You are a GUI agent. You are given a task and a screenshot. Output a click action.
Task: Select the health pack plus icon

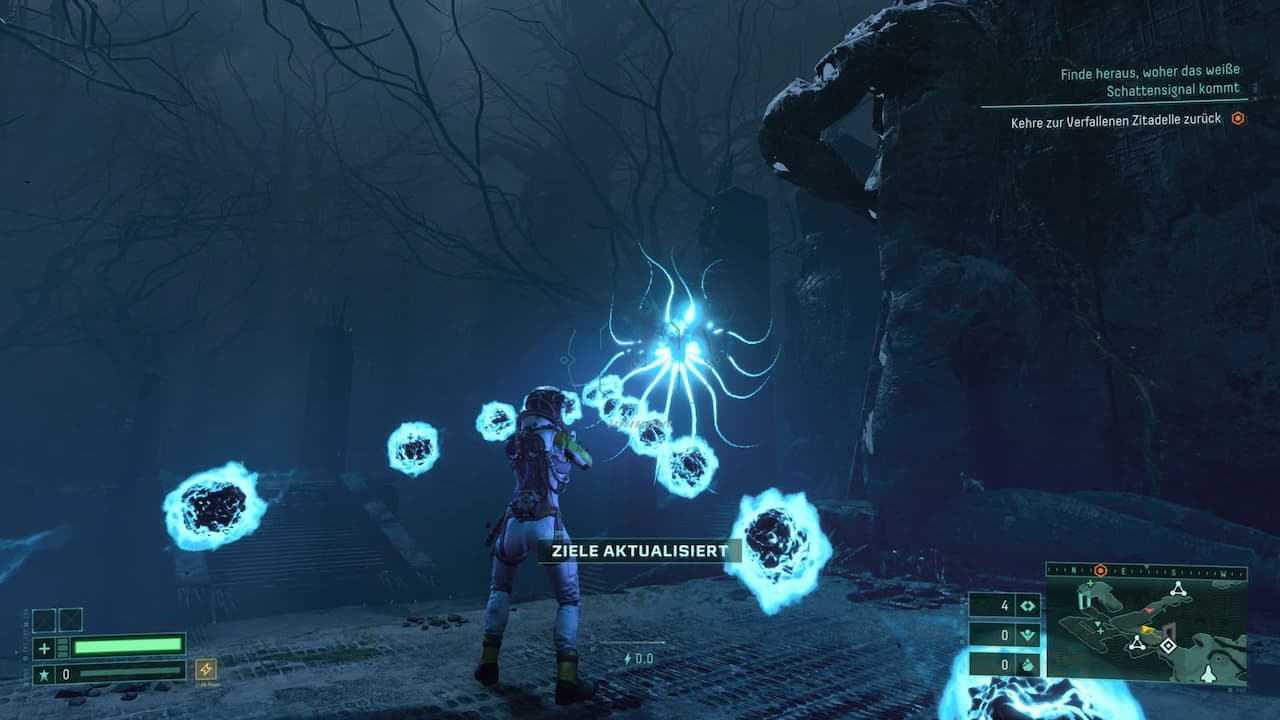click(x=43, y=648)
